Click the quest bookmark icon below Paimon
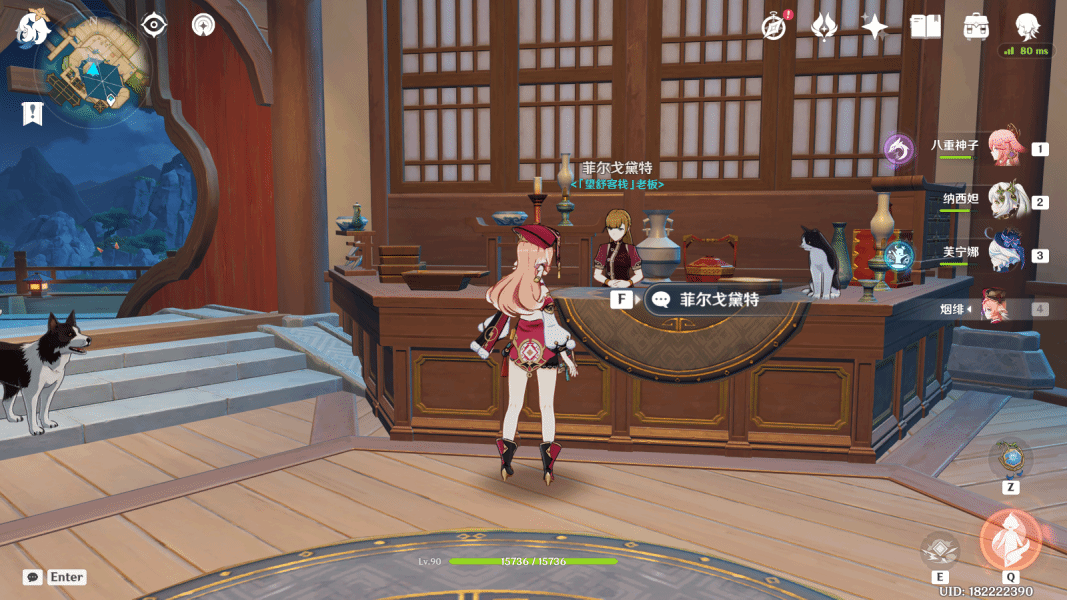 (x=33, y=113)
